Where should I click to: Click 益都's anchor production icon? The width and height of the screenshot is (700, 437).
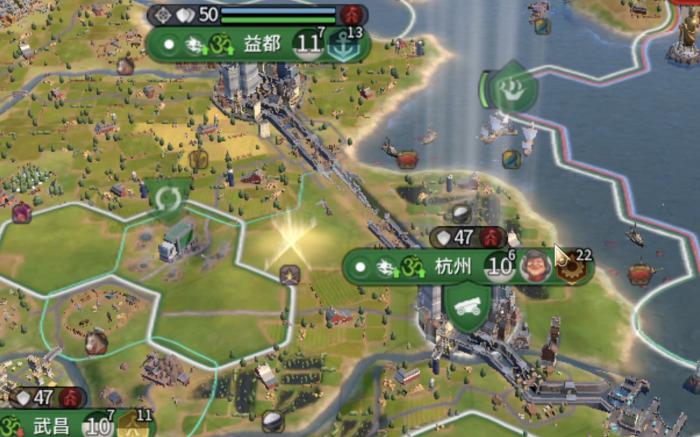pos(344,45)
